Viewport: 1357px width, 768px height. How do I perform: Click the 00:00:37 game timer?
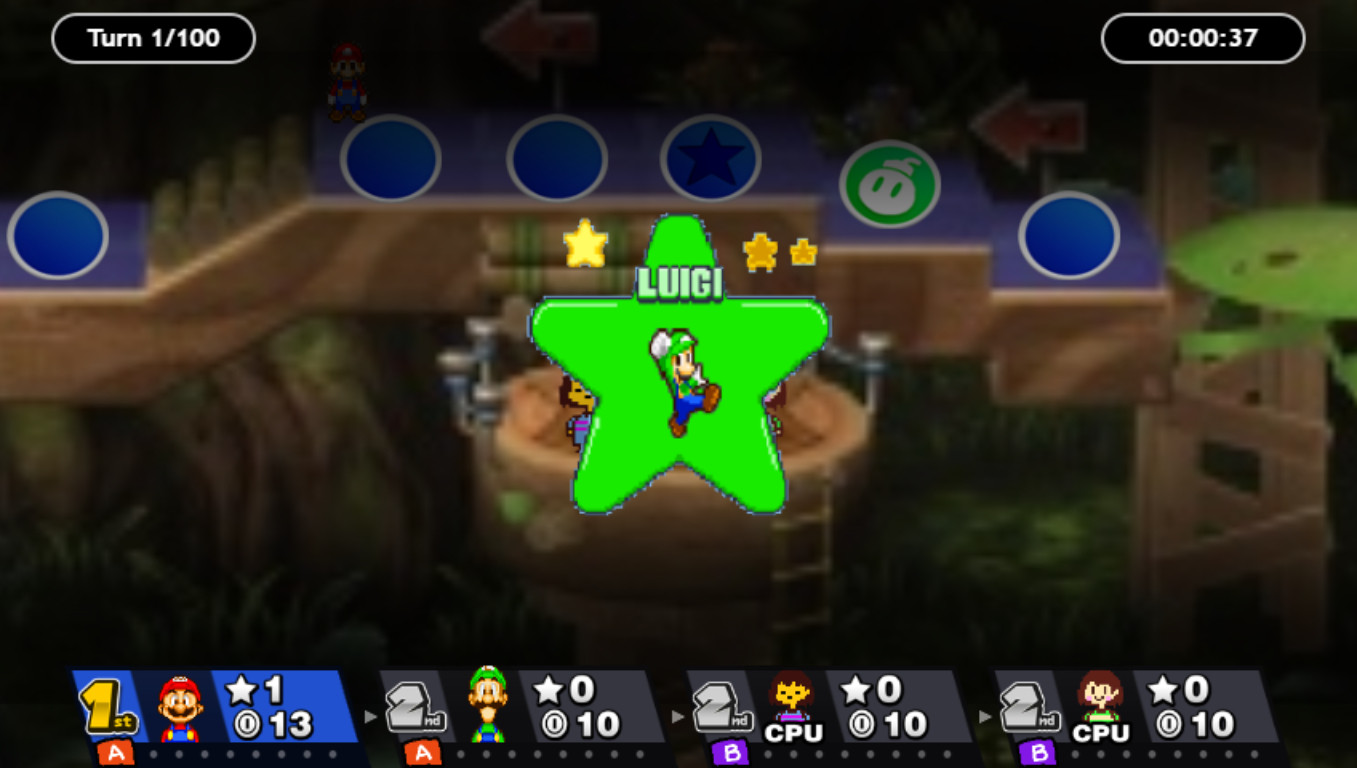pos(1202,38)
